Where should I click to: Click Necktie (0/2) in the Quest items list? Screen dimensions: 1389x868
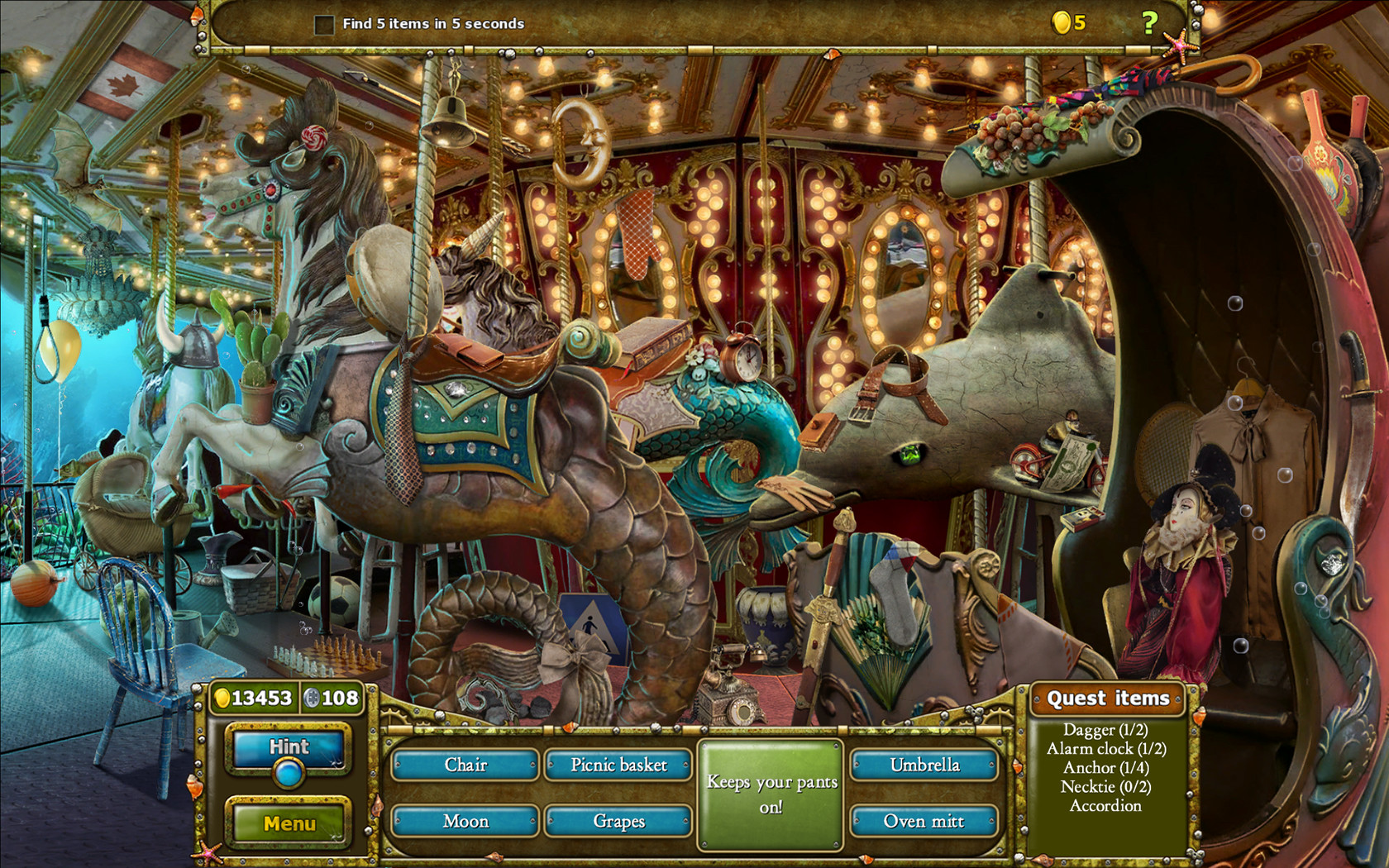click(1106, 787)
